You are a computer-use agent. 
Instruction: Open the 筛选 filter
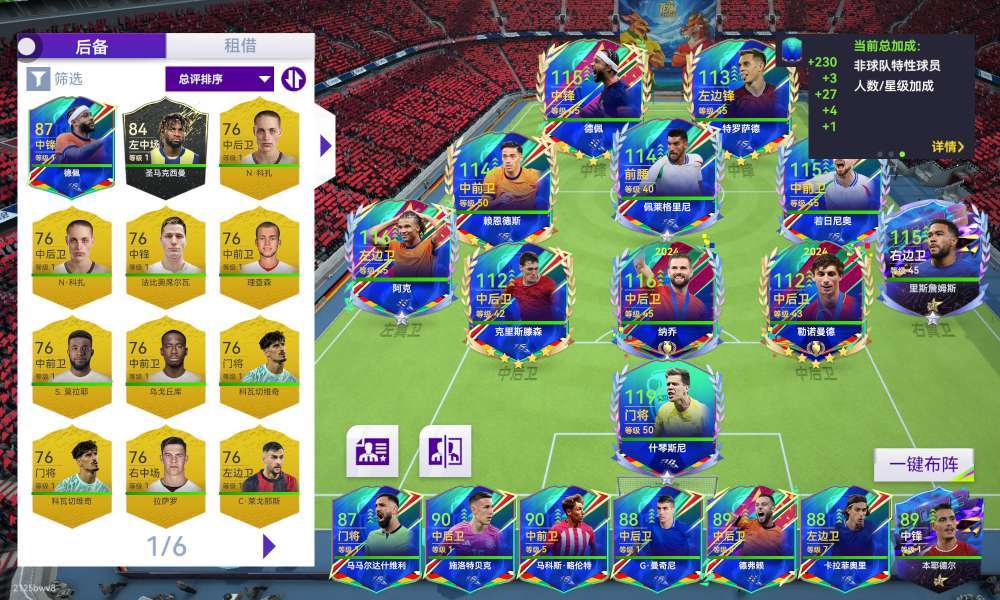pyautogui.click(x=55, y=78)
